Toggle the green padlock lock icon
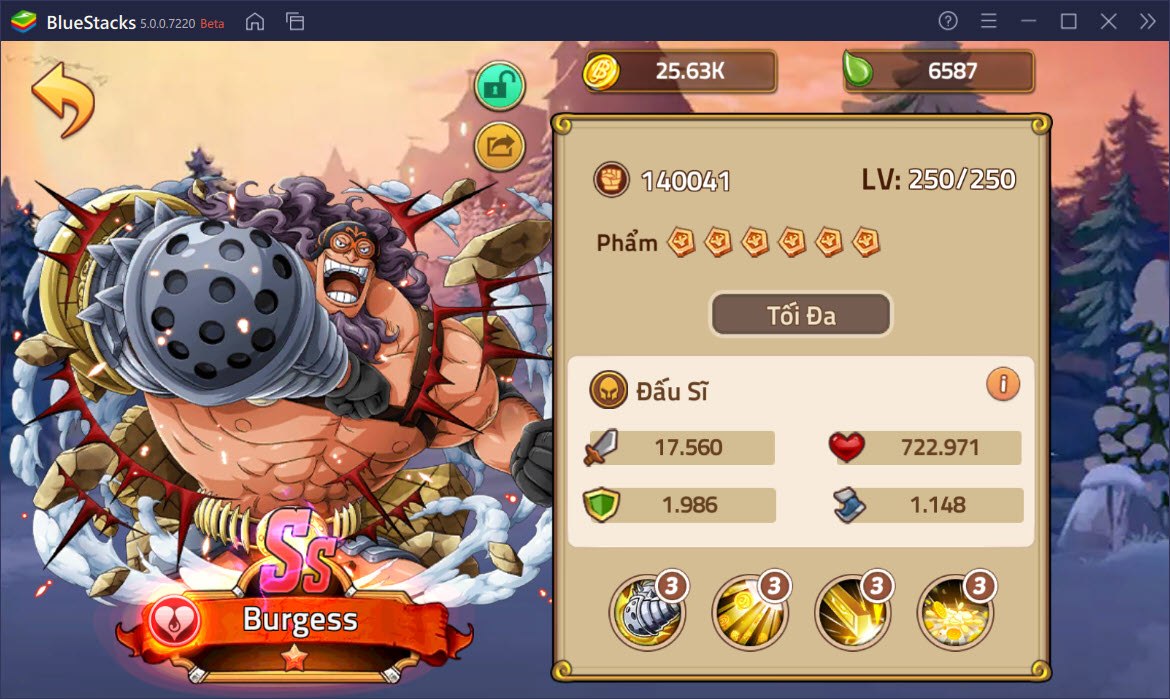Viewport: 1170px width, 699px height. (499, 87)
